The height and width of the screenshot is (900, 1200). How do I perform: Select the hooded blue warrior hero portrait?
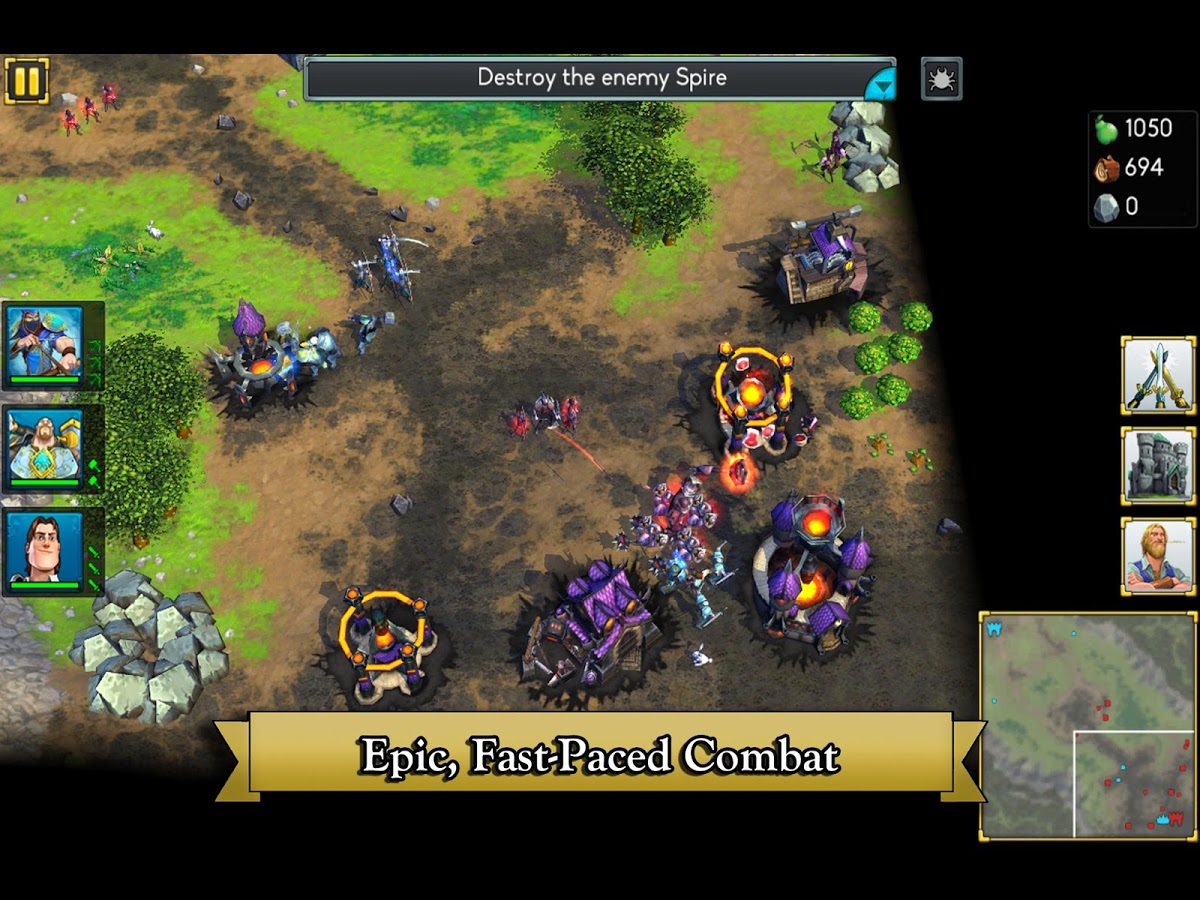coord(45,344)
